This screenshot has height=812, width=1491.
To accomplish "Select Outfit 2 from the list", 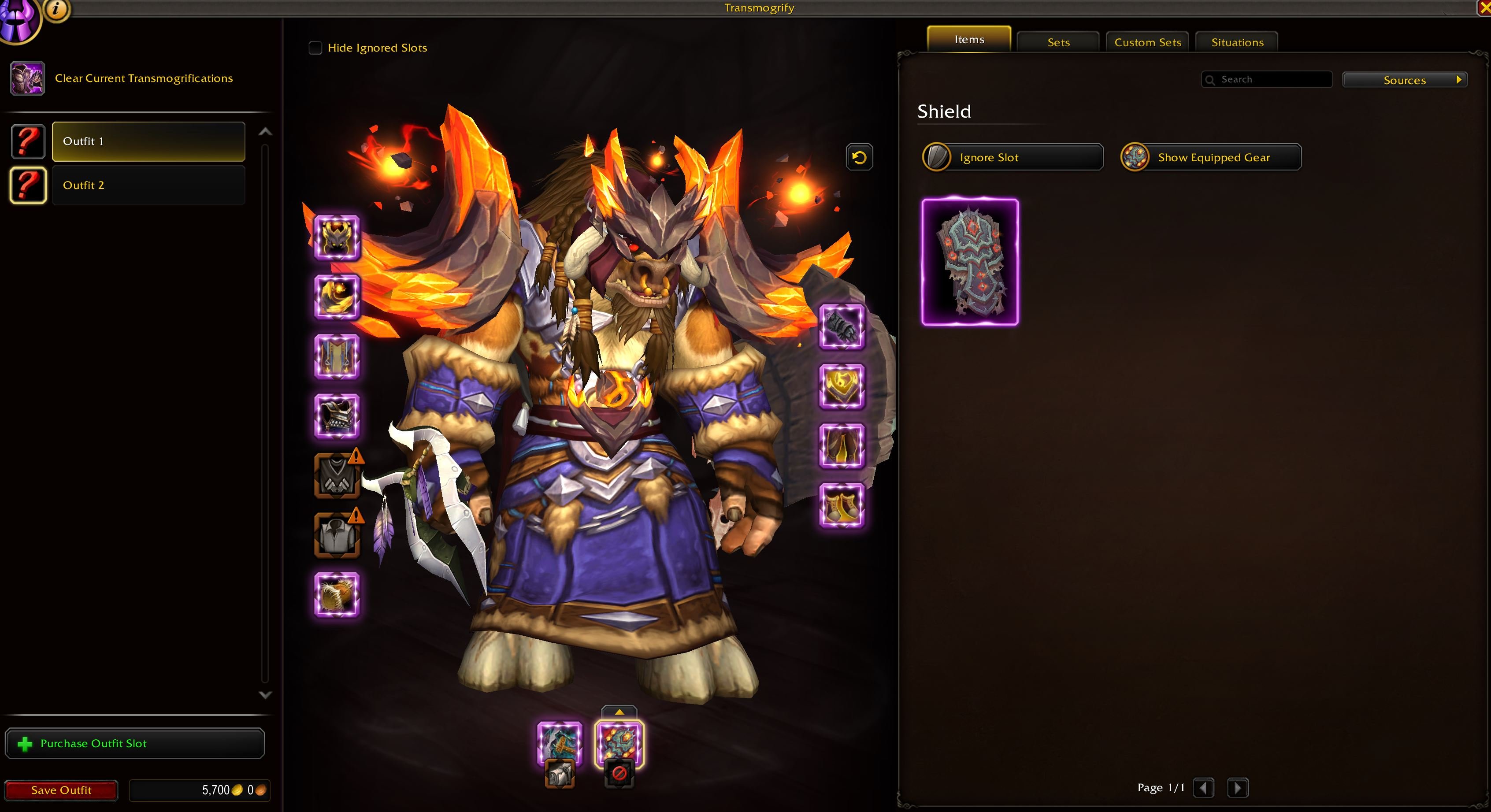I will pos(148,185).
